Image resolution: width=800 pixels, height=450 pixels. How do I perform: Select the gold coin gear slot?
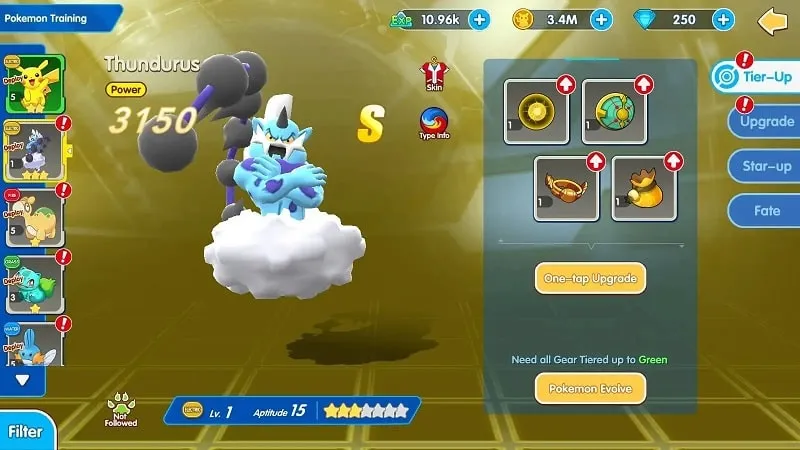(535, 111)
